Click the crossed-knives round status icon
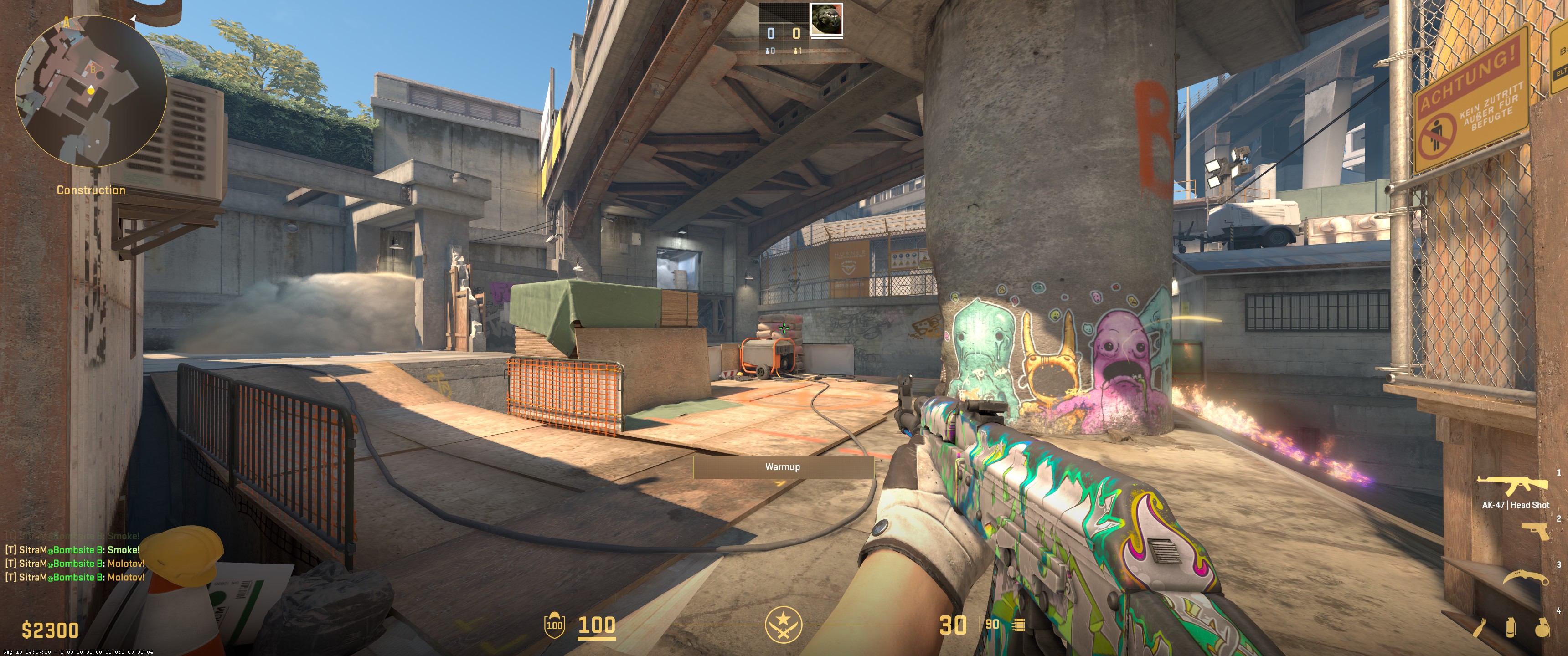Viewport: 1568px width, 656px height. (784, 625)
